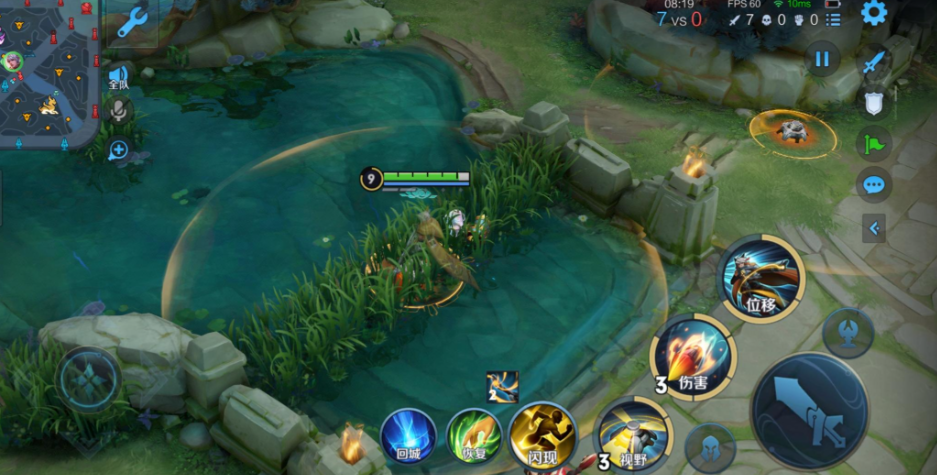Image resolution: width=937 pixels, height=475 pixels.
Task: Use the 伤害 damage skill
Action: click(693, 355)
